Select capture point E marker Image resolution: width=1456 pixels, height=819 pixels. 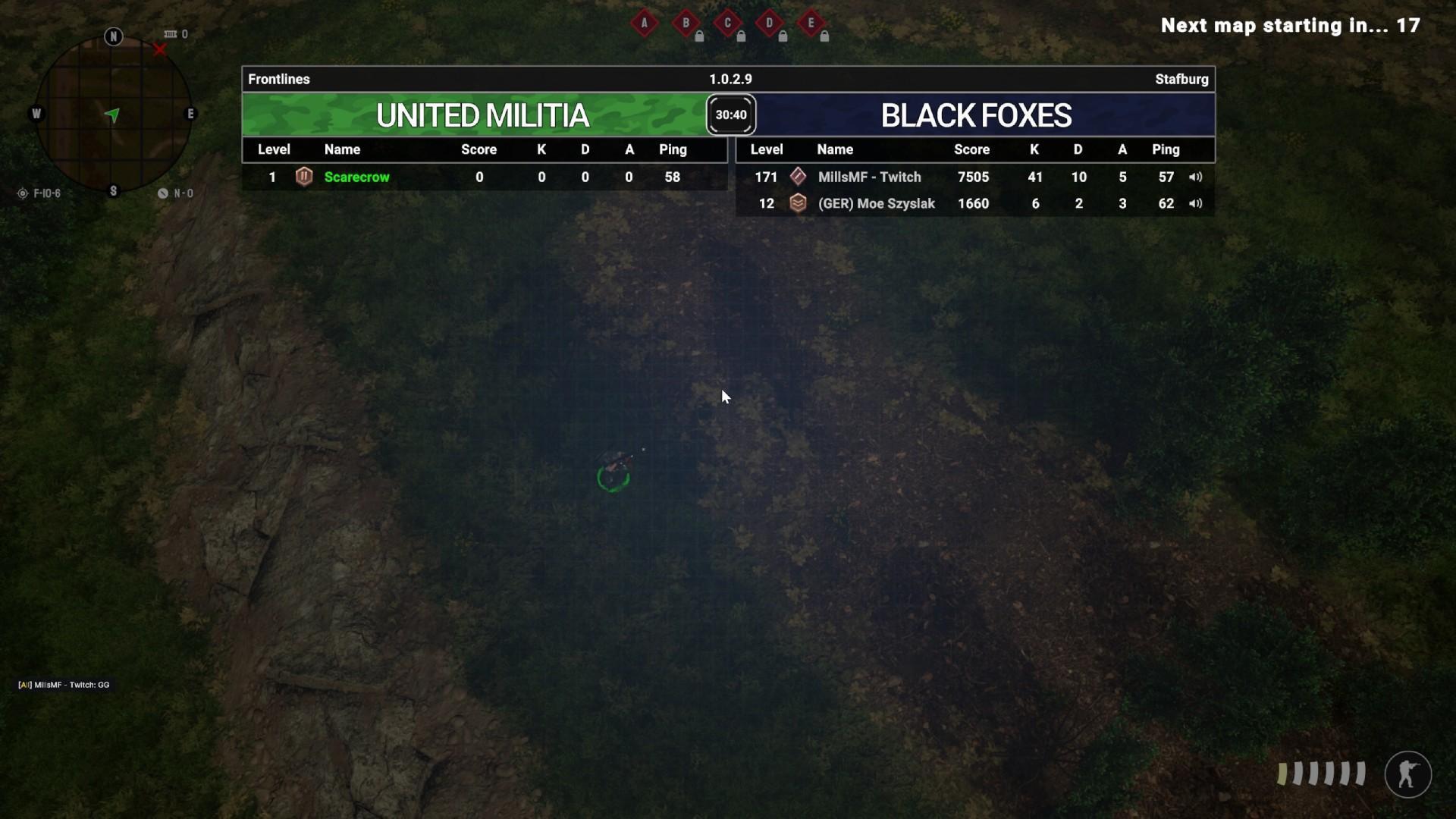coord(811,23)
